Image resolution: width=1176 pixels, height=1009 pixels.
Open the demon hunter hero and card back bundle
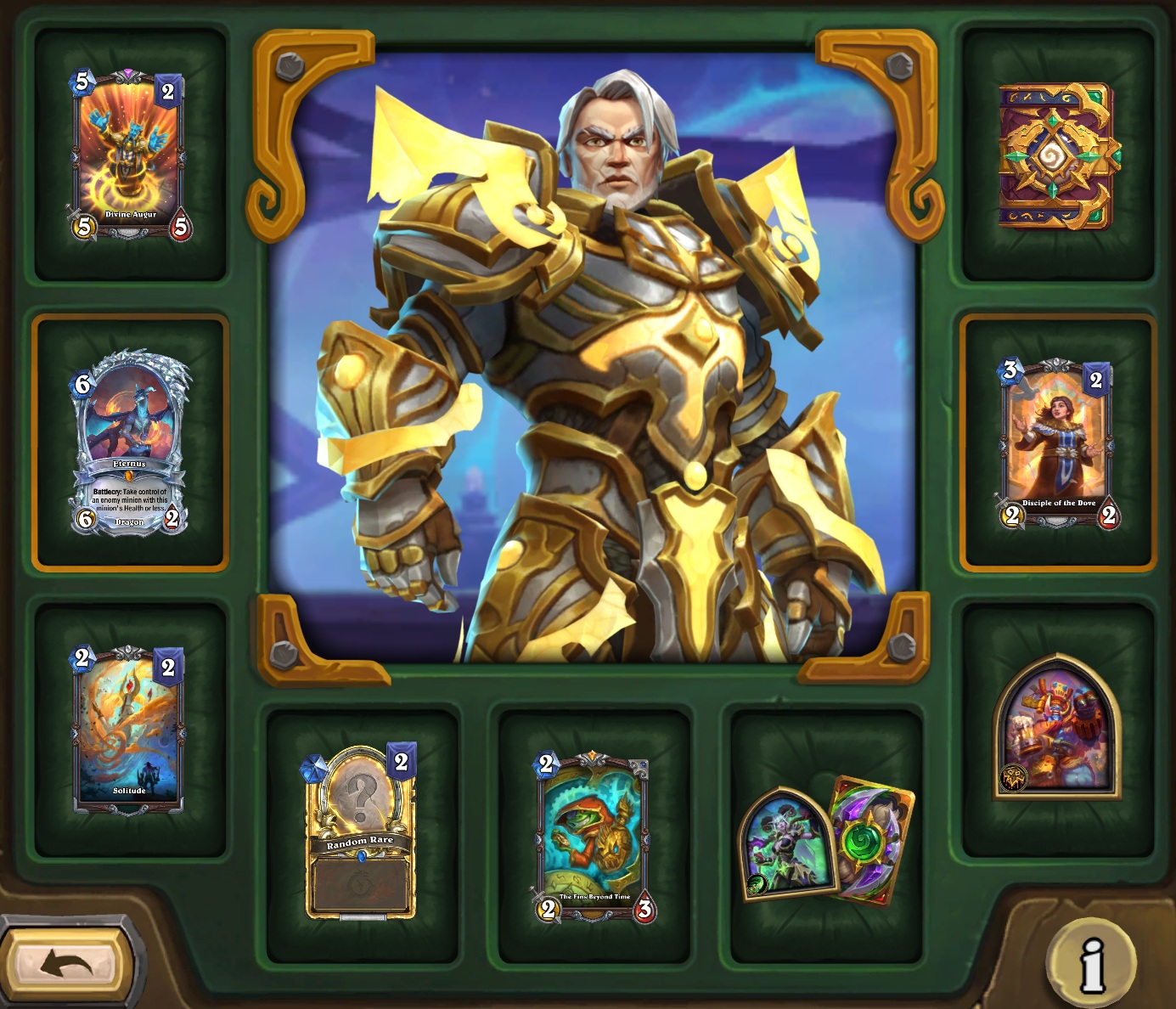(826, 841)
